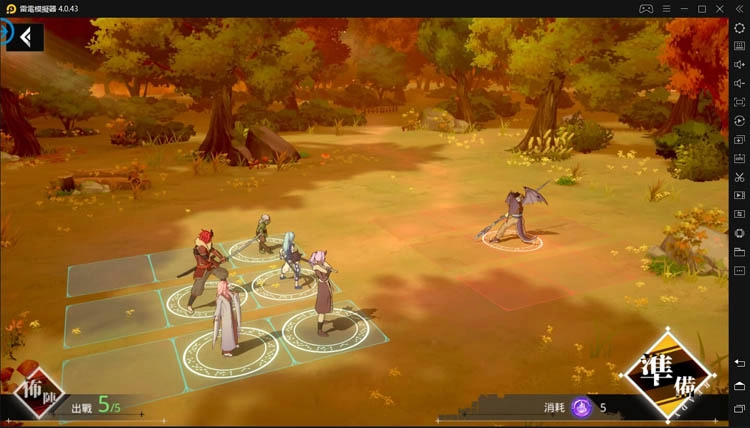
Task: Open the 佈陣 formation button
Action: (x=40, y=393)
